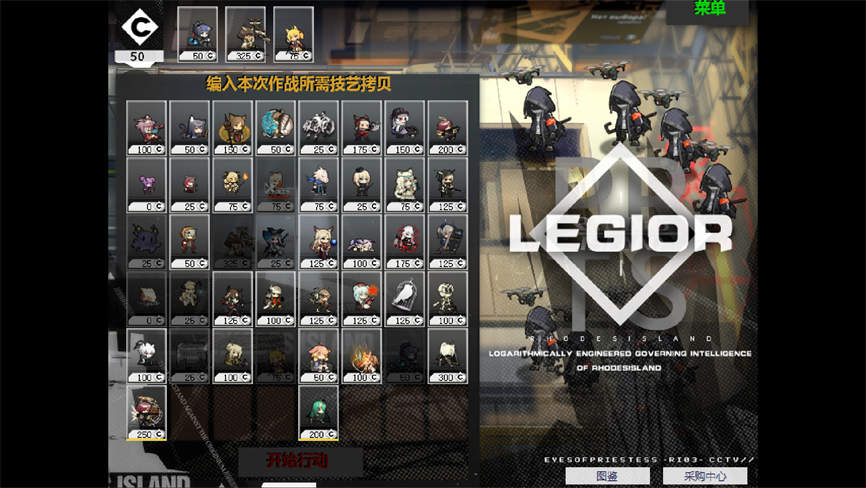Select the fire creature 100-cost card

361,355
